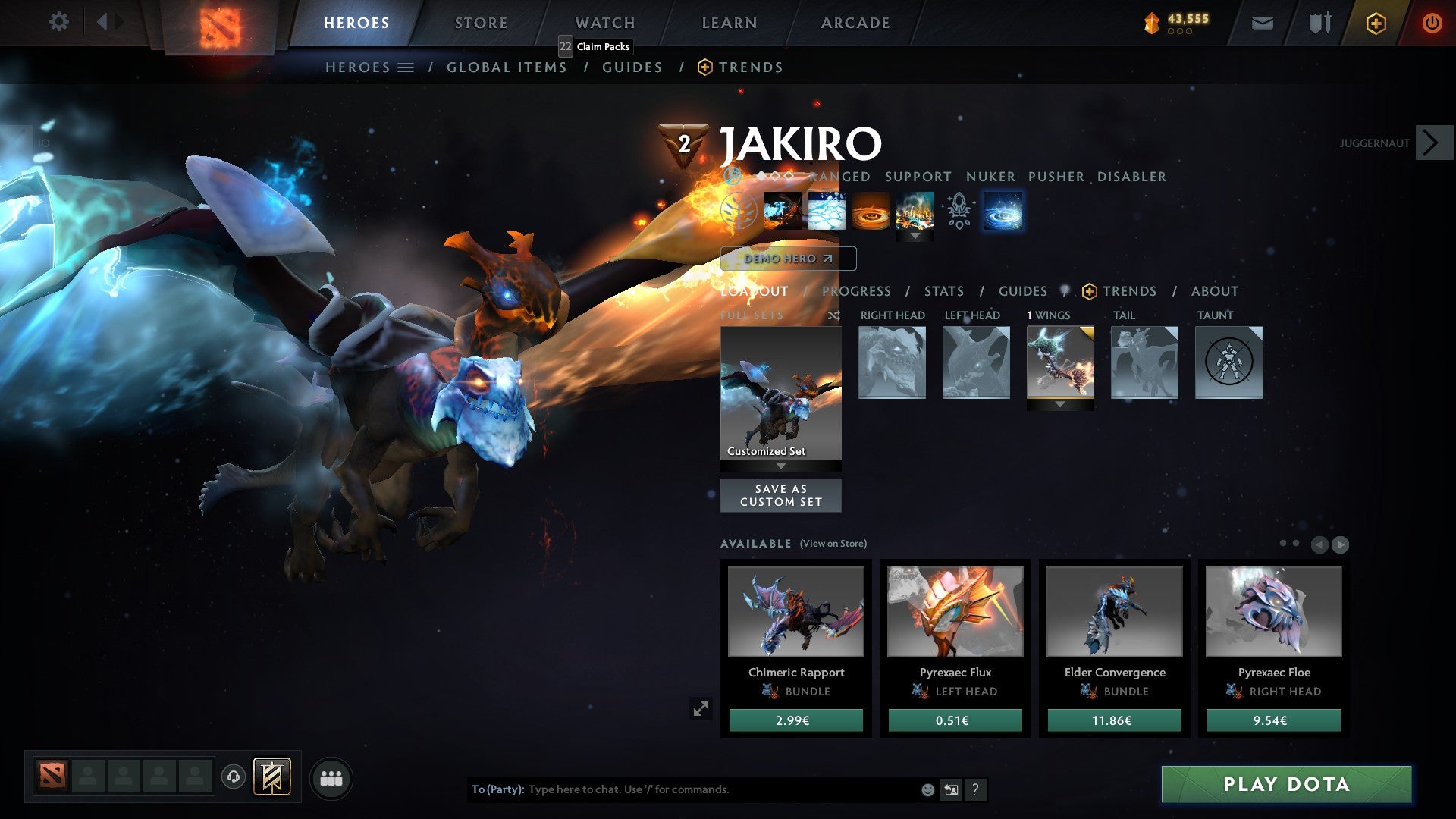
Task: Open the voice chat headset icon
Action: (233, 777)
